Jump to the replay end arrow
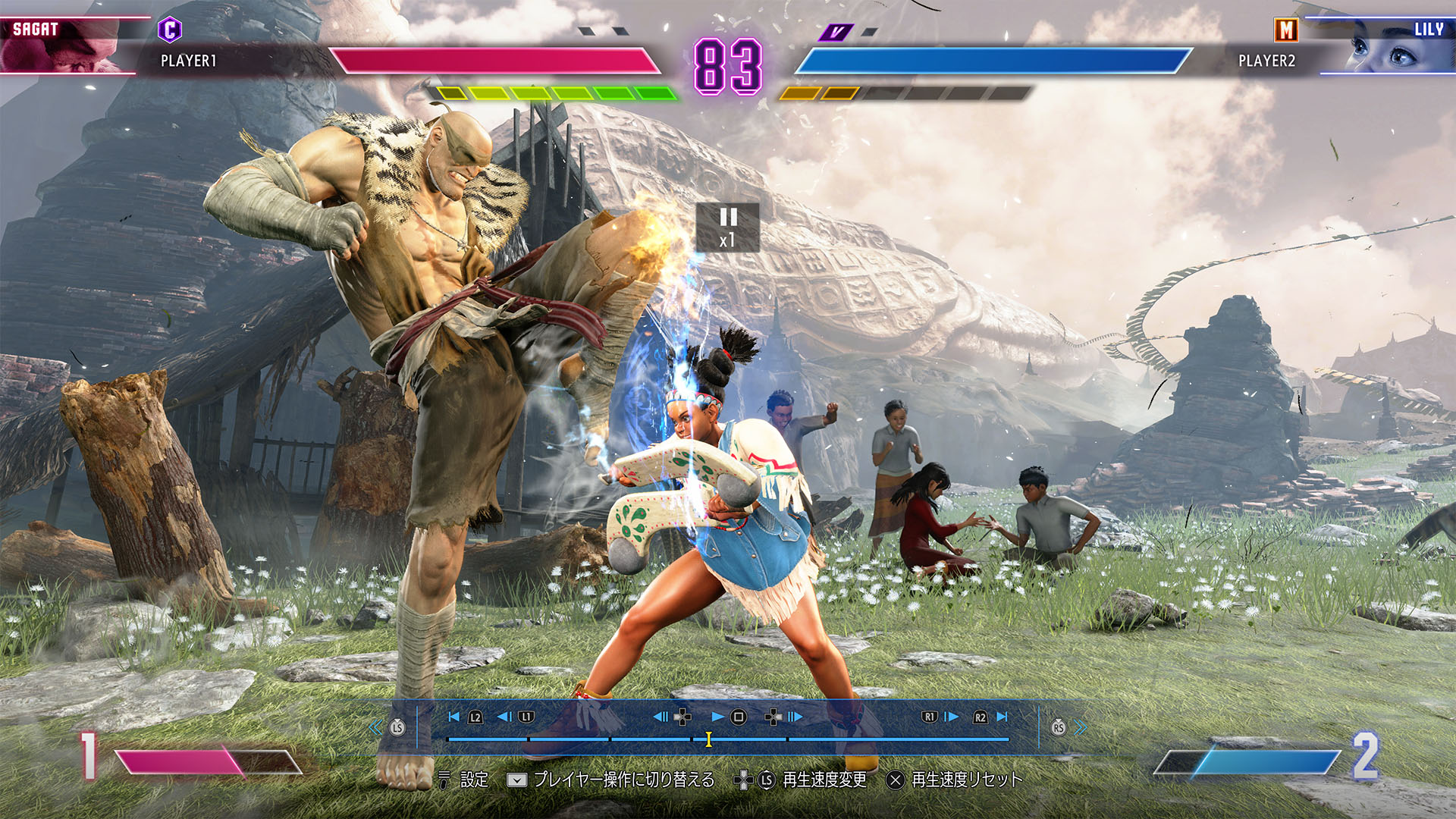Image resolution: width=1456 pixels, height=819 pixels. point(1003,717)
